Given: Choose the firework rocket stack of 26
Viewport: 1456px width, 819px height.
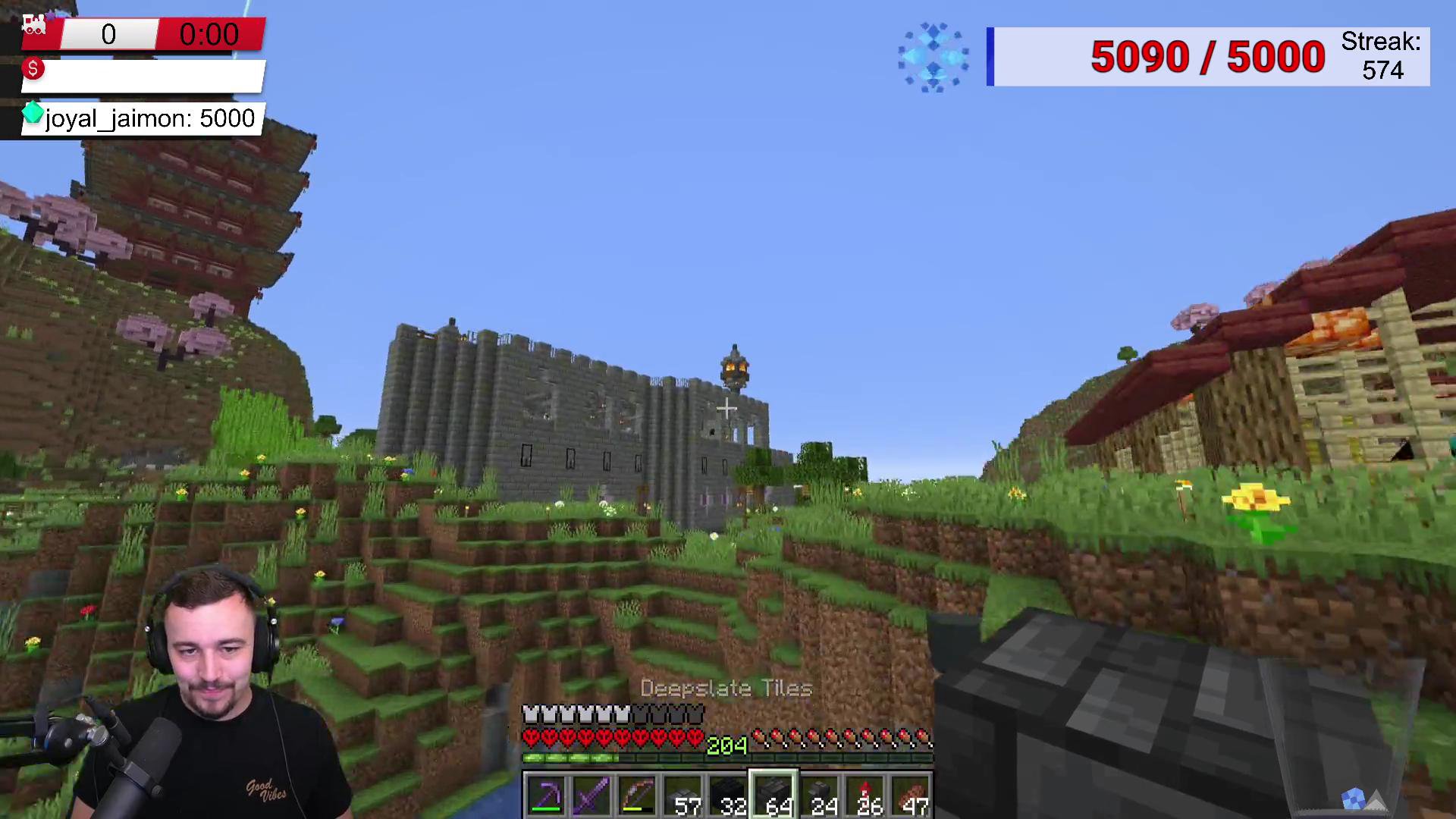Looking at the screenshot, I should point(864,795).
